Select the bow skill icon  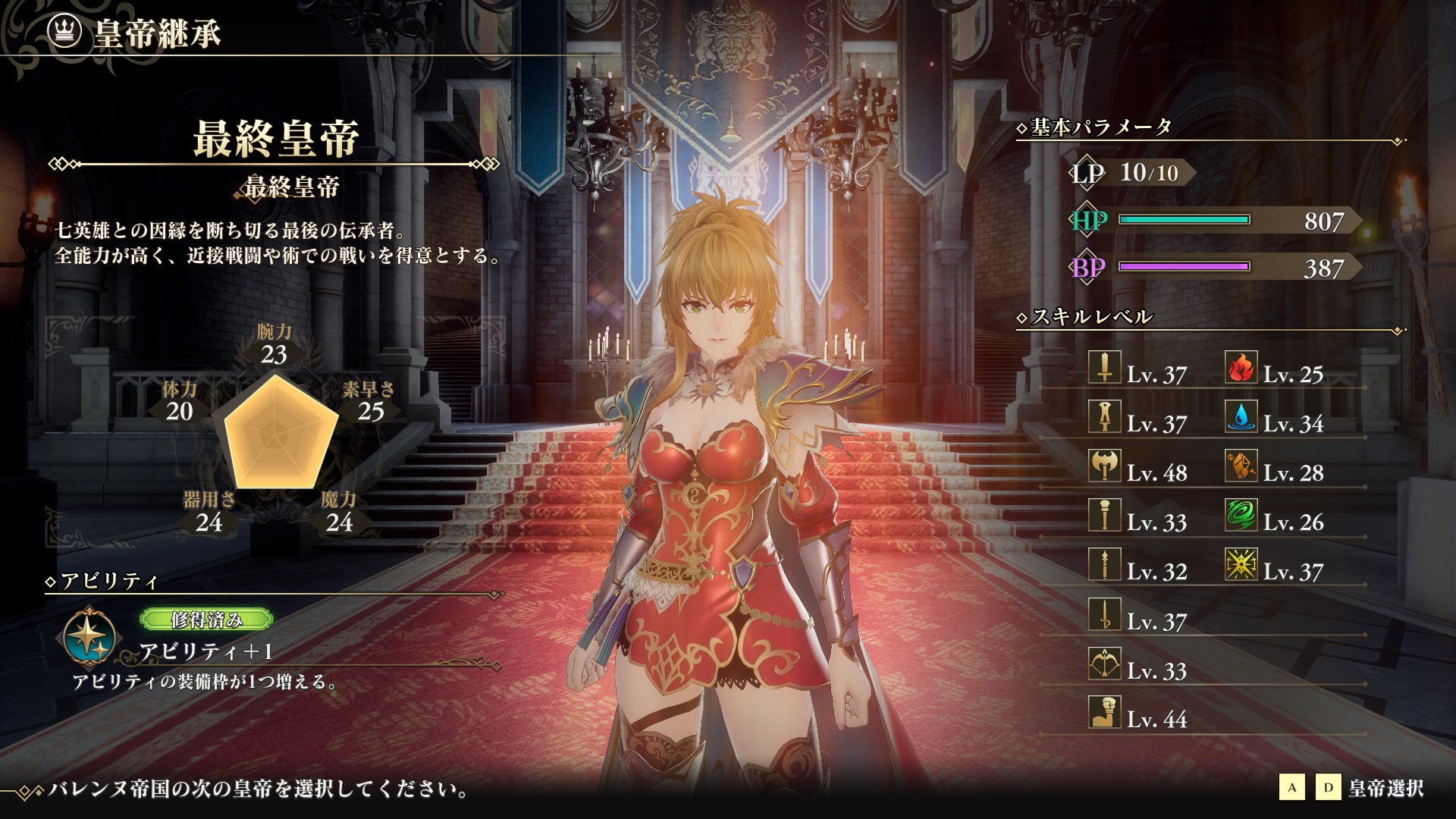tap(1104, 664)
